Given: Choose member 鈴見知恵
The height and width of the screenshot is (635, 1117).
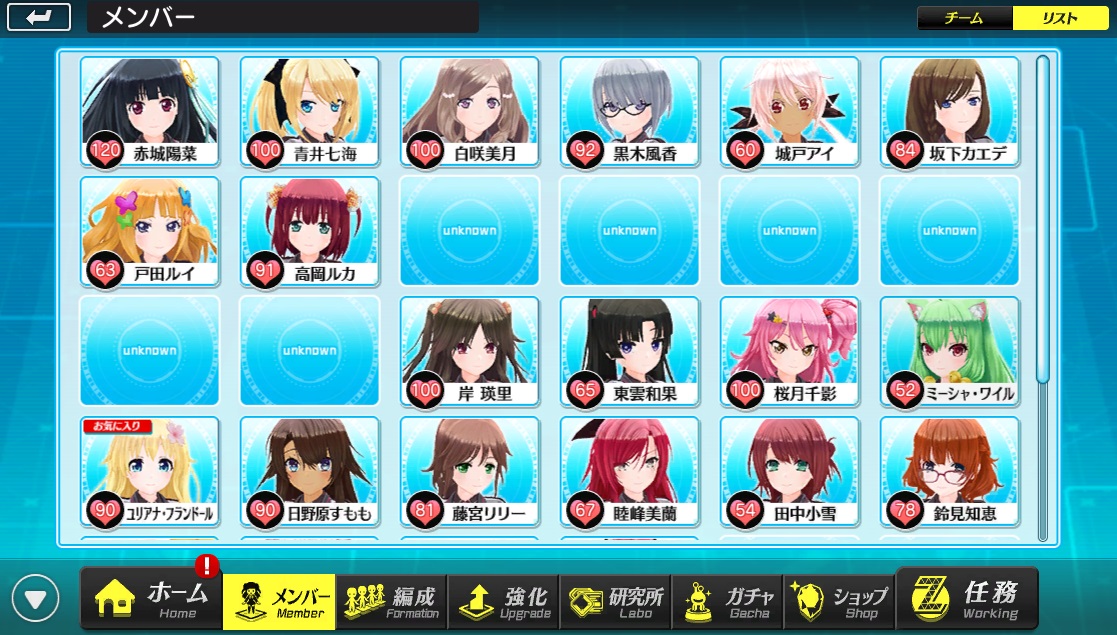Looking at the screenshot, I should (x=949, y=472).
